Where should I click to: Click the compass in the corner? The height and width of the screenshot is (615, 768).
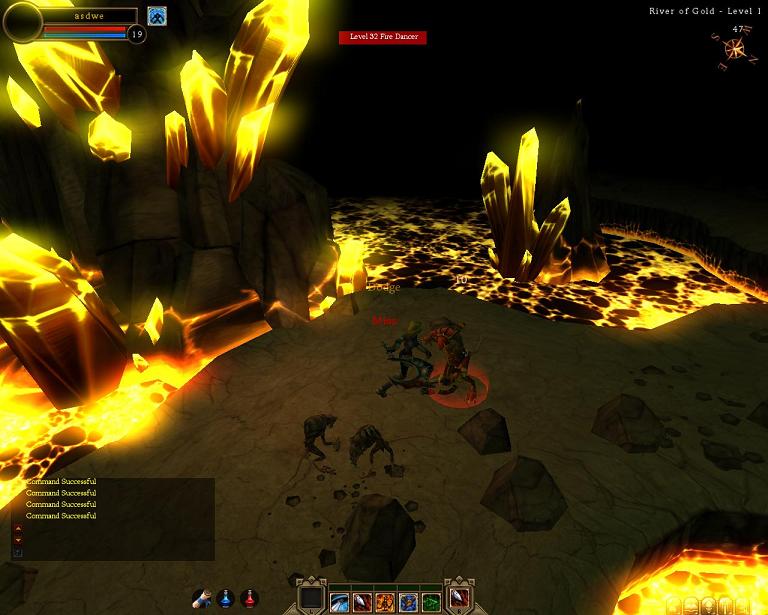pos(738,50)
